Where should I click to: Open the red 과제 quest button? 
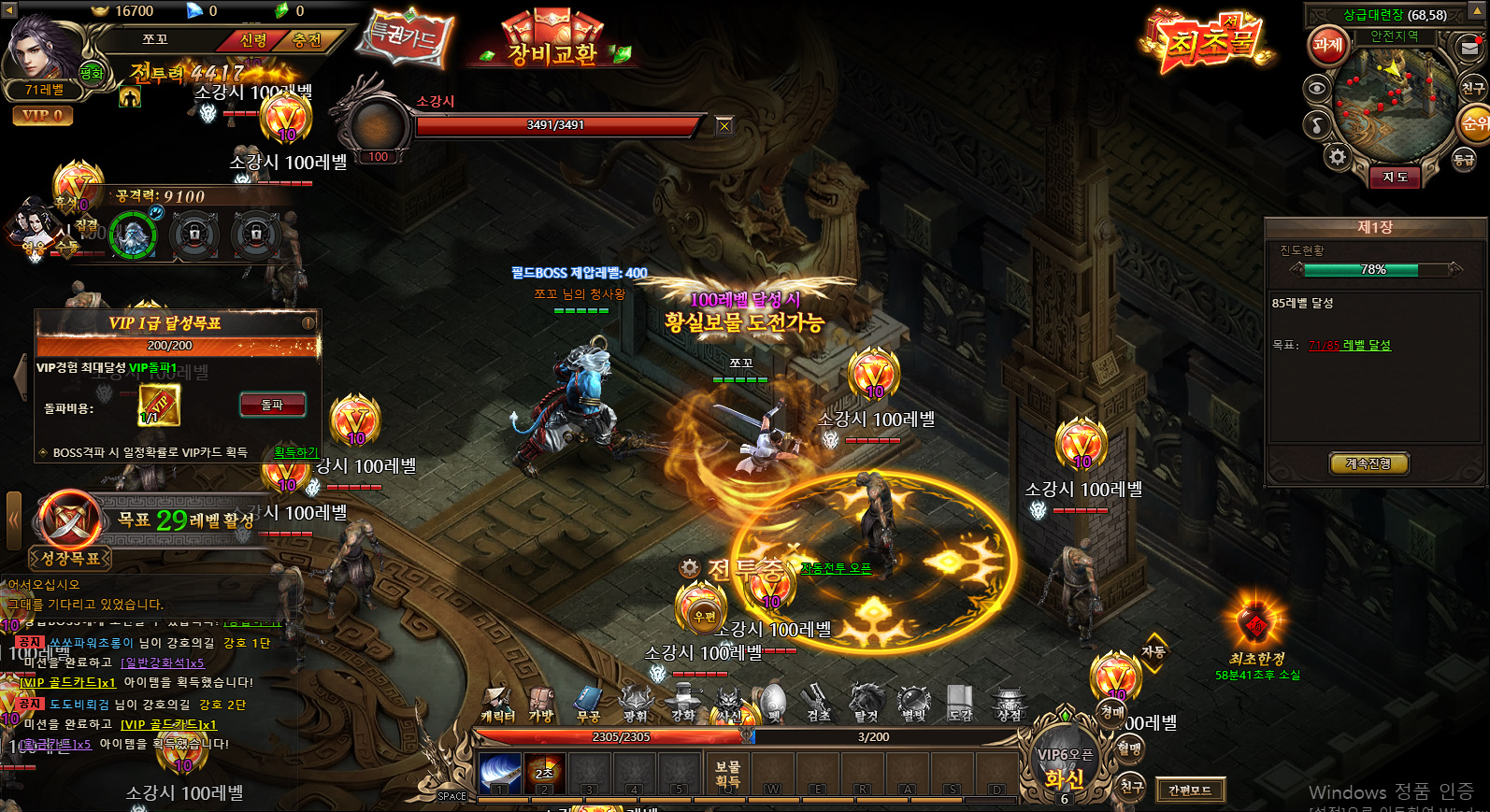point(1327,44)
